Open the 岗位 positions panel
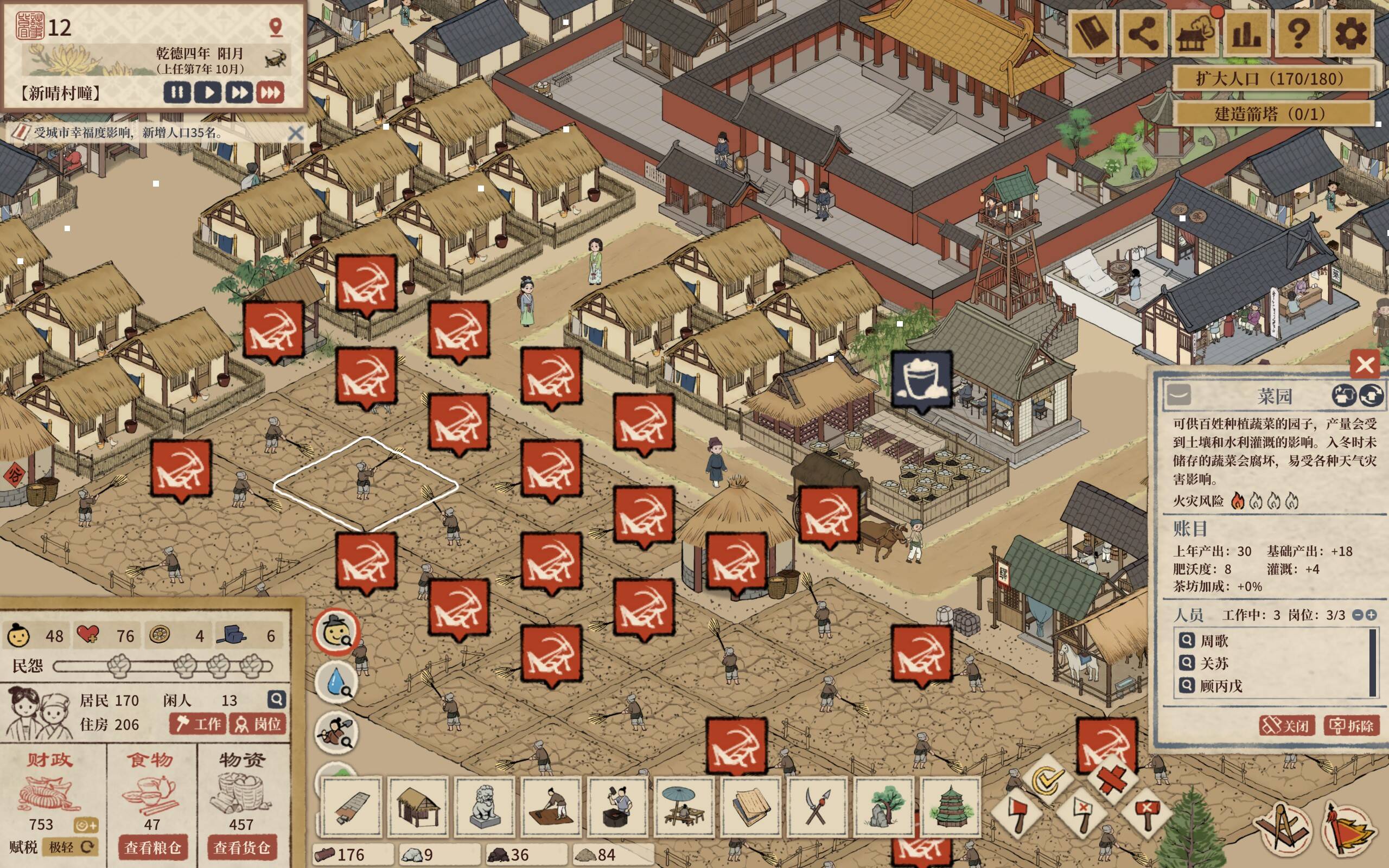The height and width of the screenshot is (868, 1389). [x=258, y=724]
